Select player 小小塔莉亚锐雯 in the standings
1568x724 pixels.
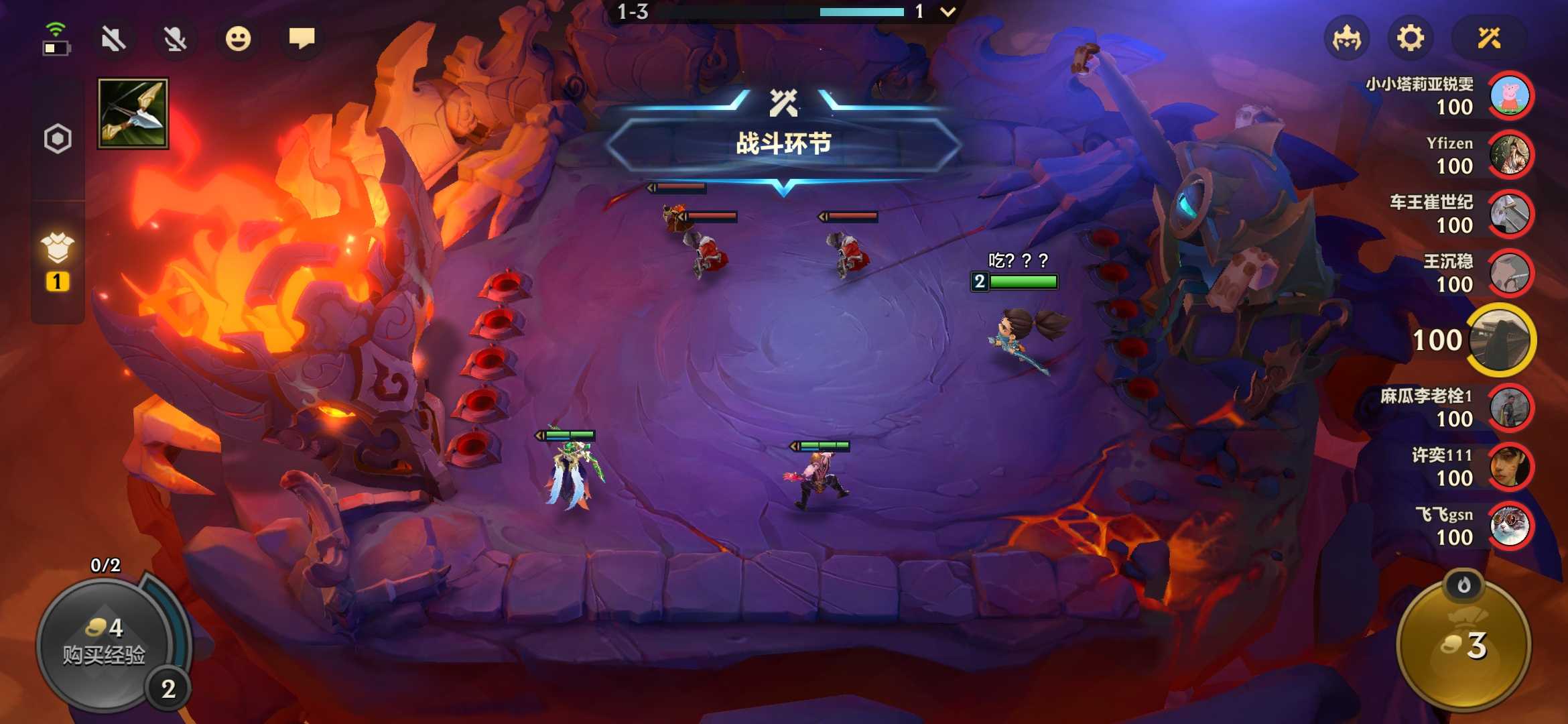pos(1510,95)
